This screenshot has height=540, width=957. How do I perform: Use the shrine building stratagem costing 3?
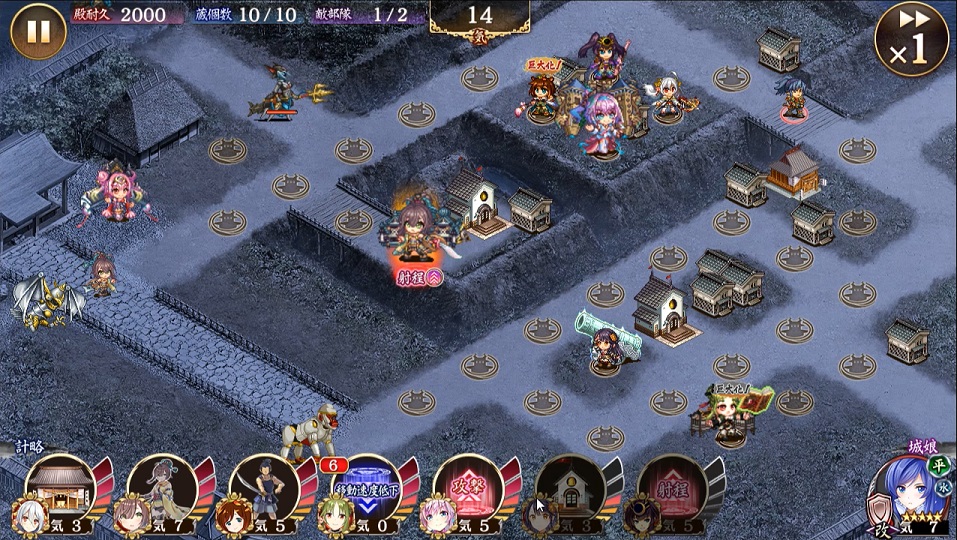(60, 489)
